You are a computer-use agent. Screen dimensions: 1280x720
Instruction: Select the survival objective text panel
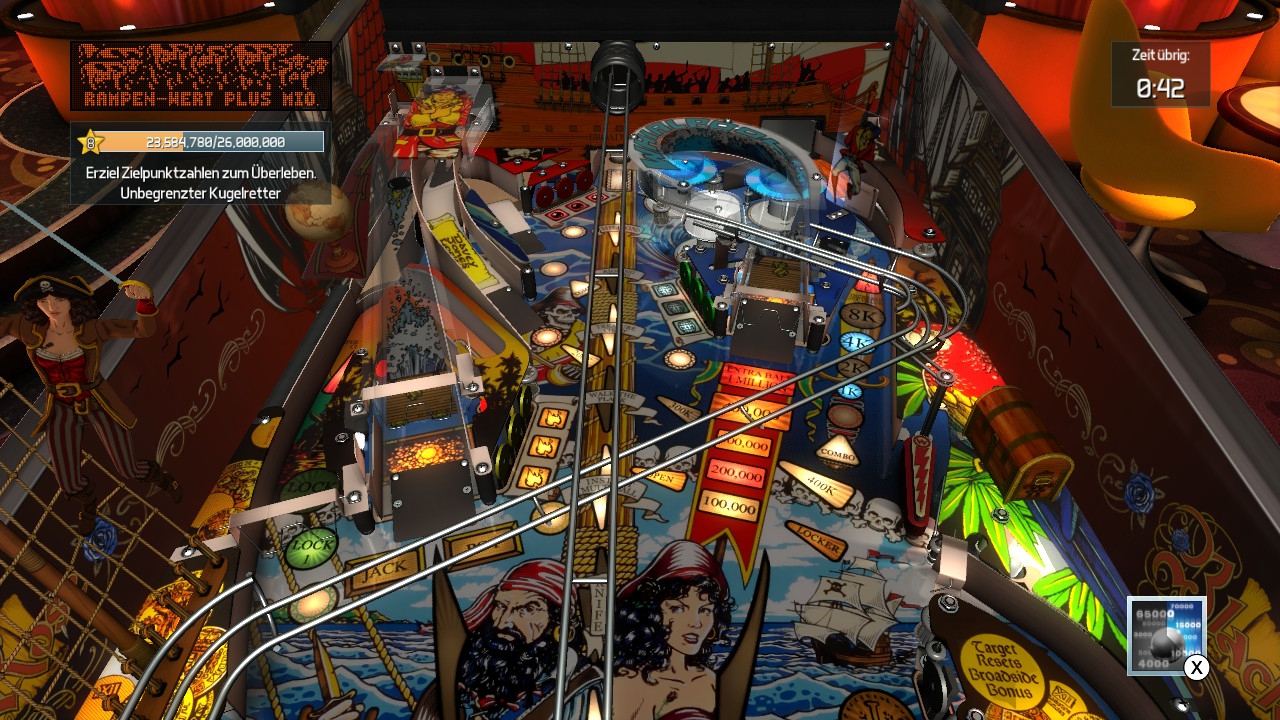click(x=200, y=182)
